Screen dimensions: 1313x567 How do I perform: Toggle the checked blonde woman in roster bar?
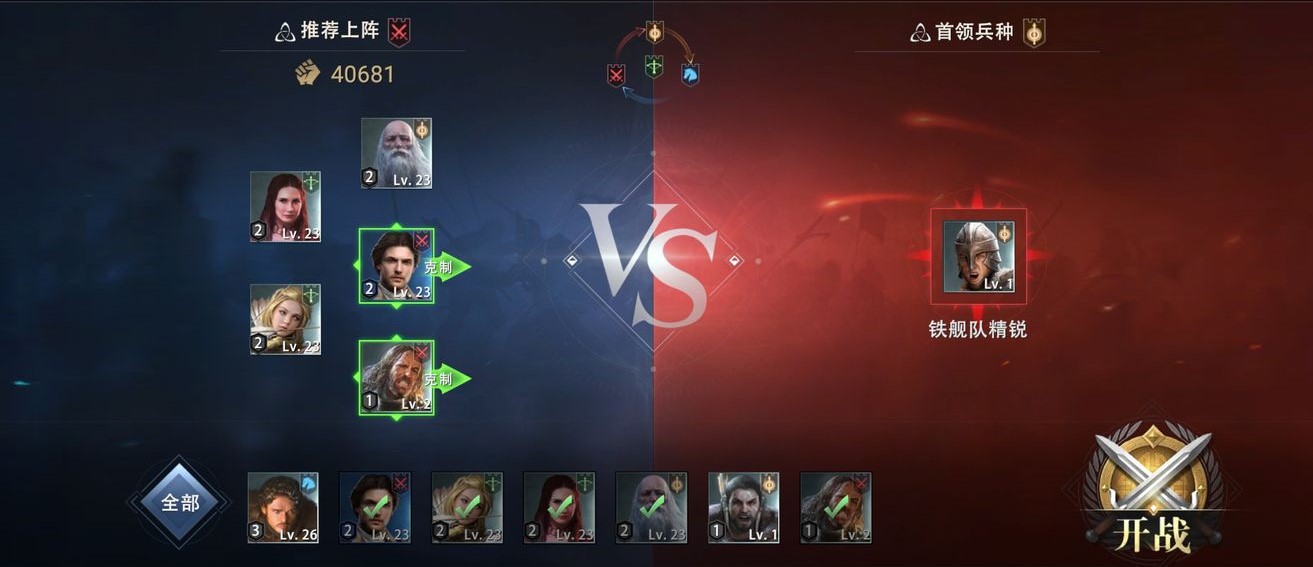tap(467, 507)
